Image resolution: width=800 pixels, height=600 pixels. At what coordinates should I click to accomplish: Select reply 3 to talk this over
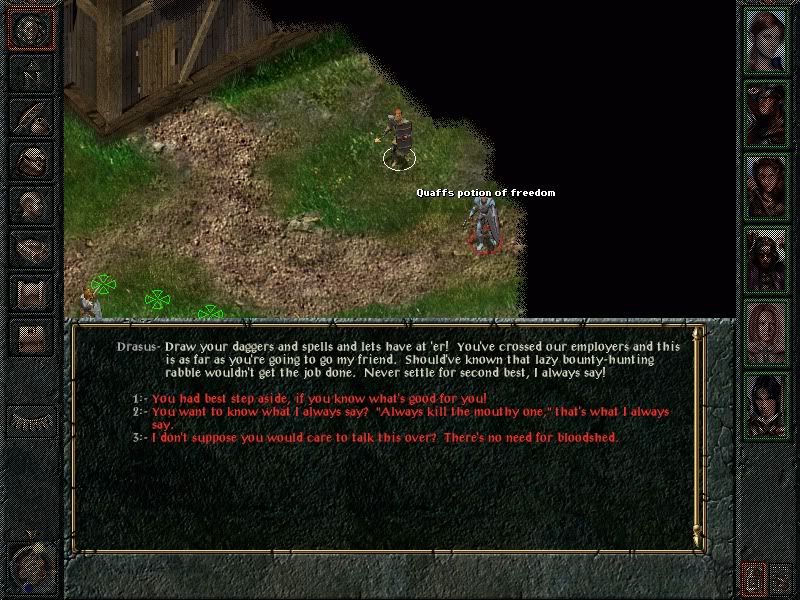385,438
